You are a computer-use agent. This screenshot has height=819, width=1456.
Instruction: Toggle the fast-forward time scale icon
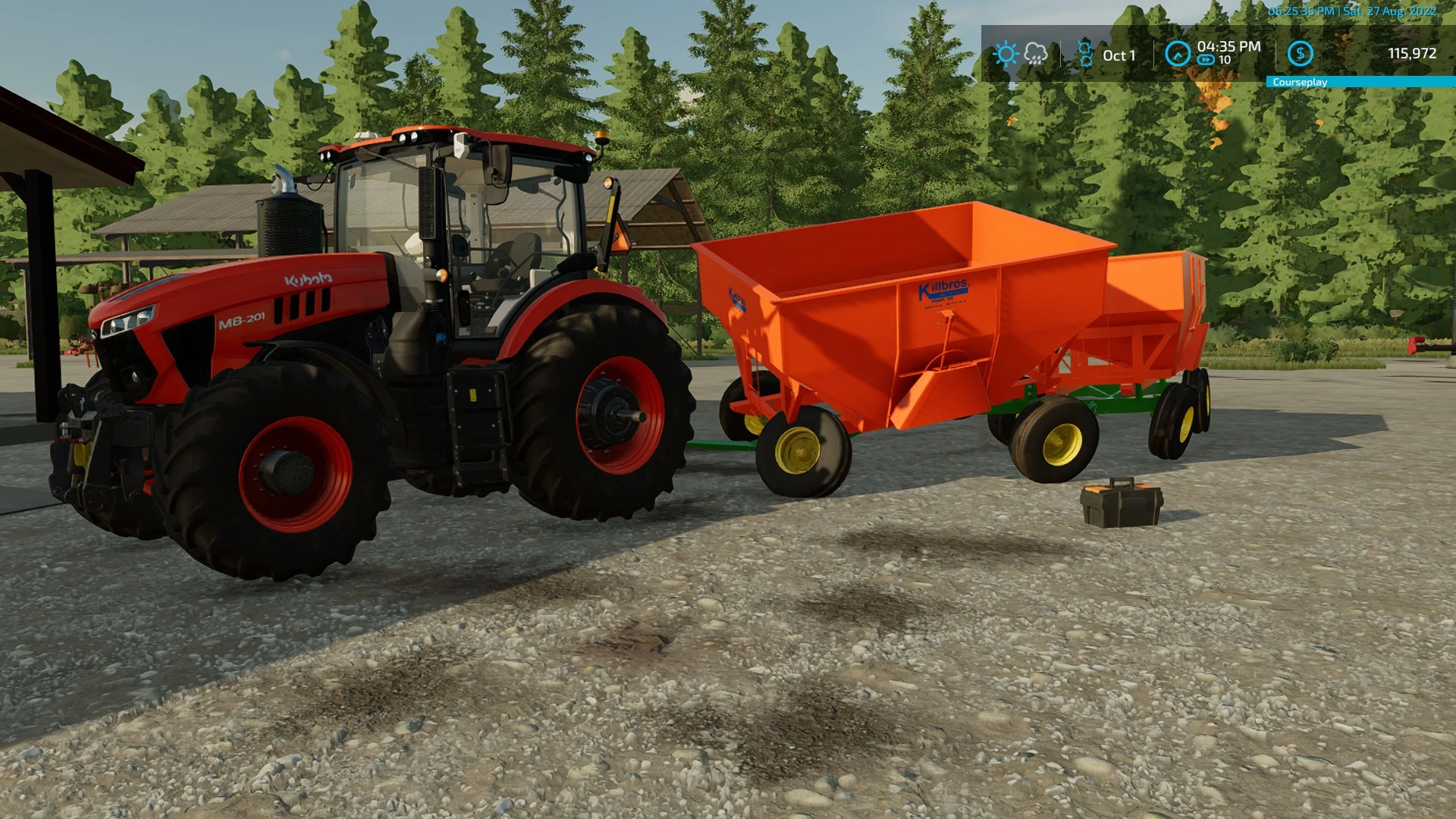[x=1206, y=61]
